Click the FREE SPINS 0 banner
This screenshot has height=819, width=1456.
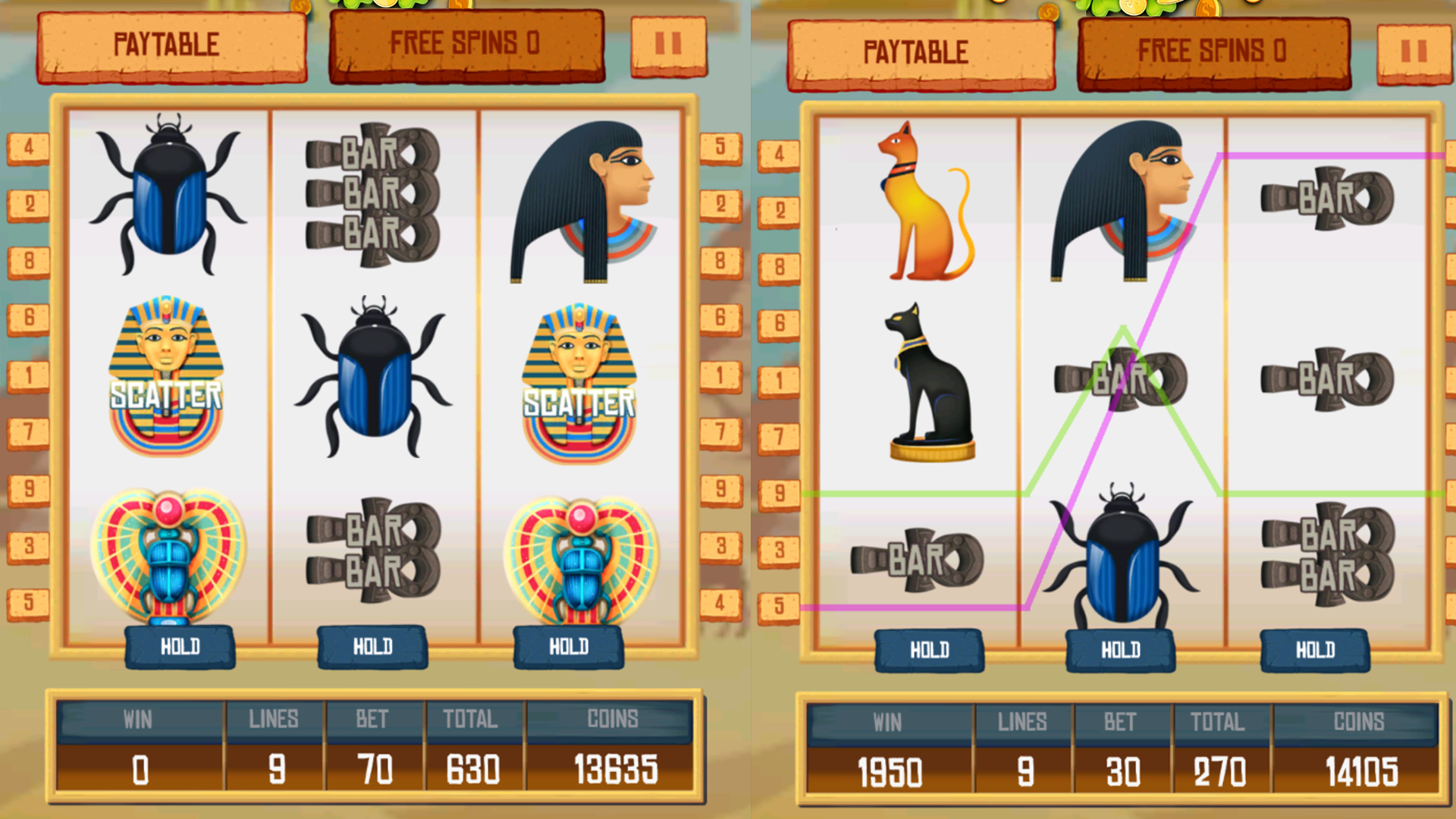coord(465,43)
